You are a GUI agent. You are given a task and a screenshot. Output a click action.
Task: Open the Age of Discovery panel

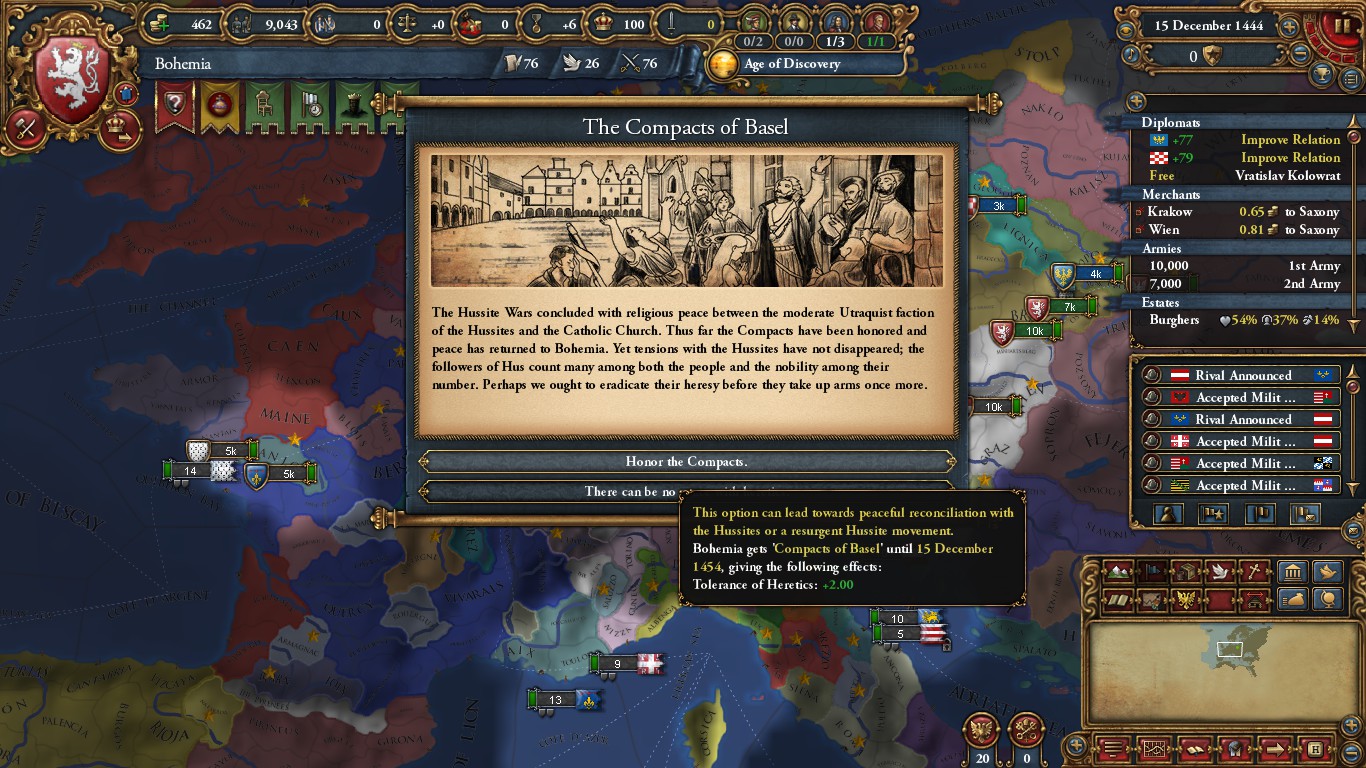coord(790,64)
